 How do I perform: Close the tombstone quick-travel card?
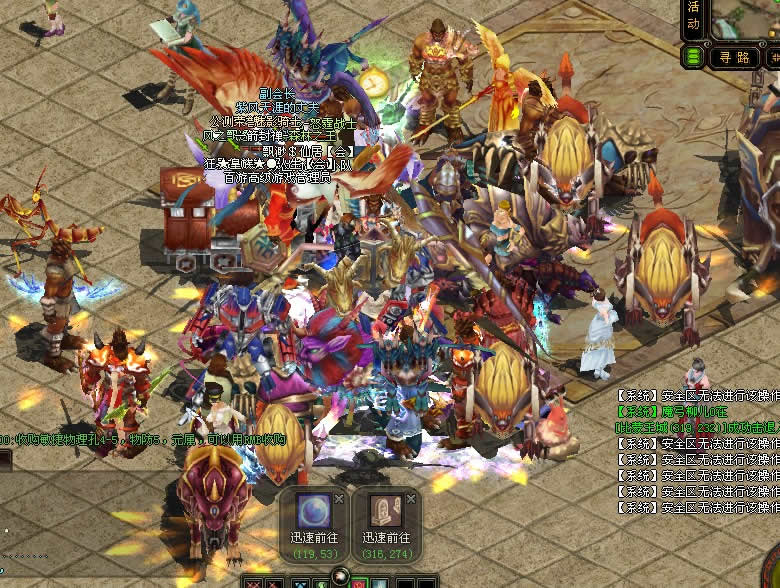click(x=412, y=497)
